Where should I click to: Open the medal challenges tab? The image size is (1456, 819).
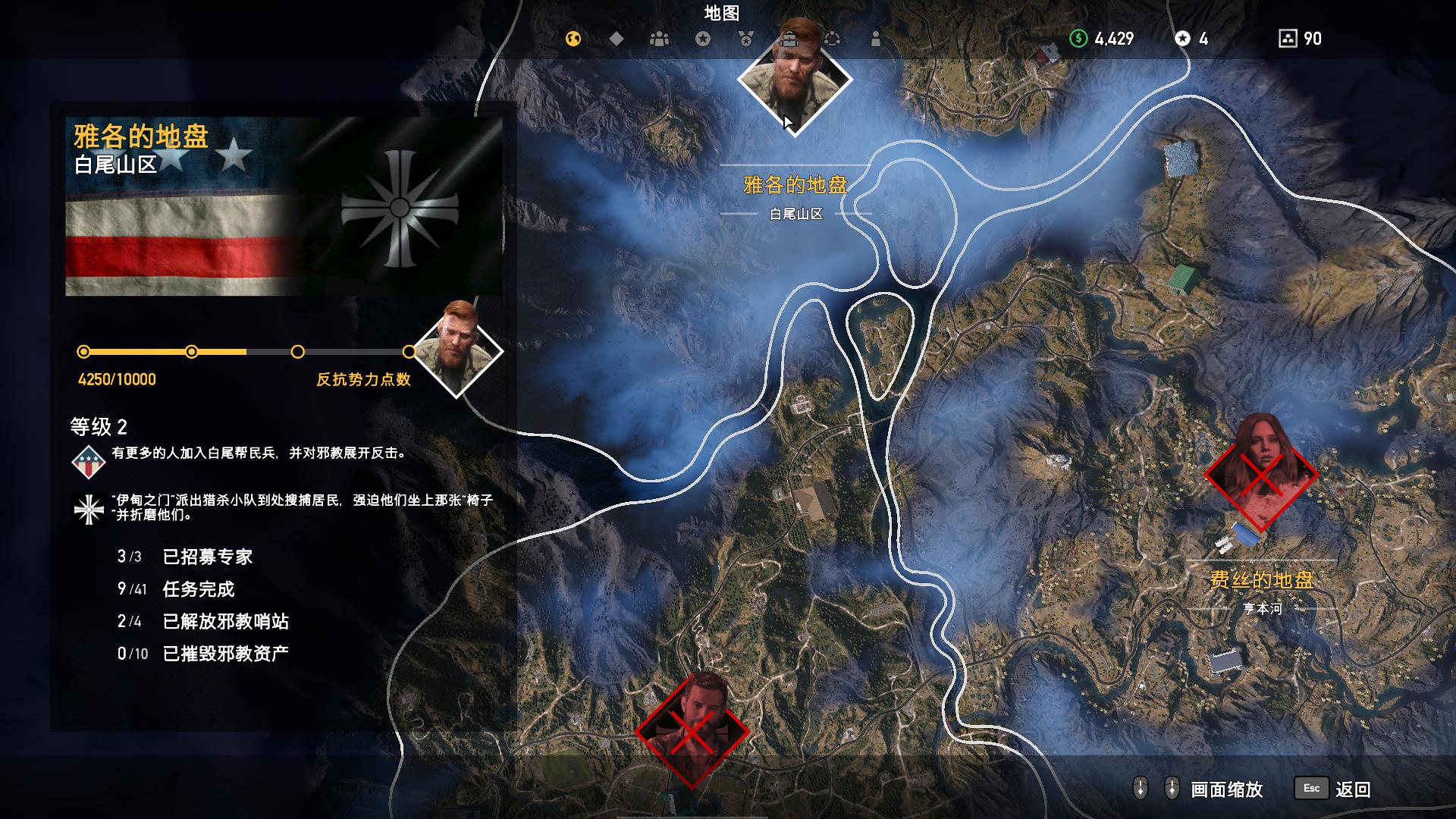pos(746,39)
